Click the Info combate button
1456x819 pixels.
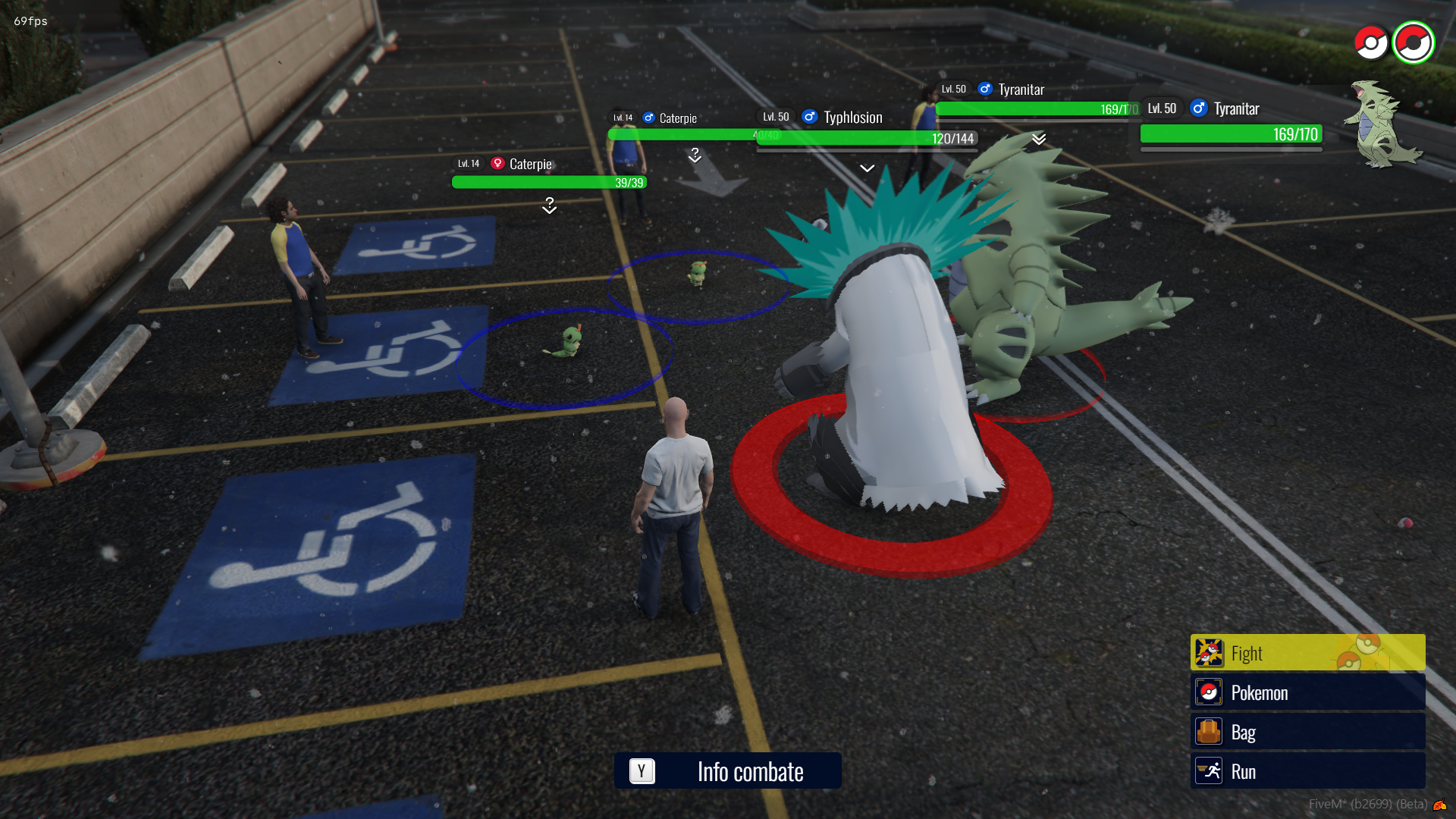tap(727, 771)
